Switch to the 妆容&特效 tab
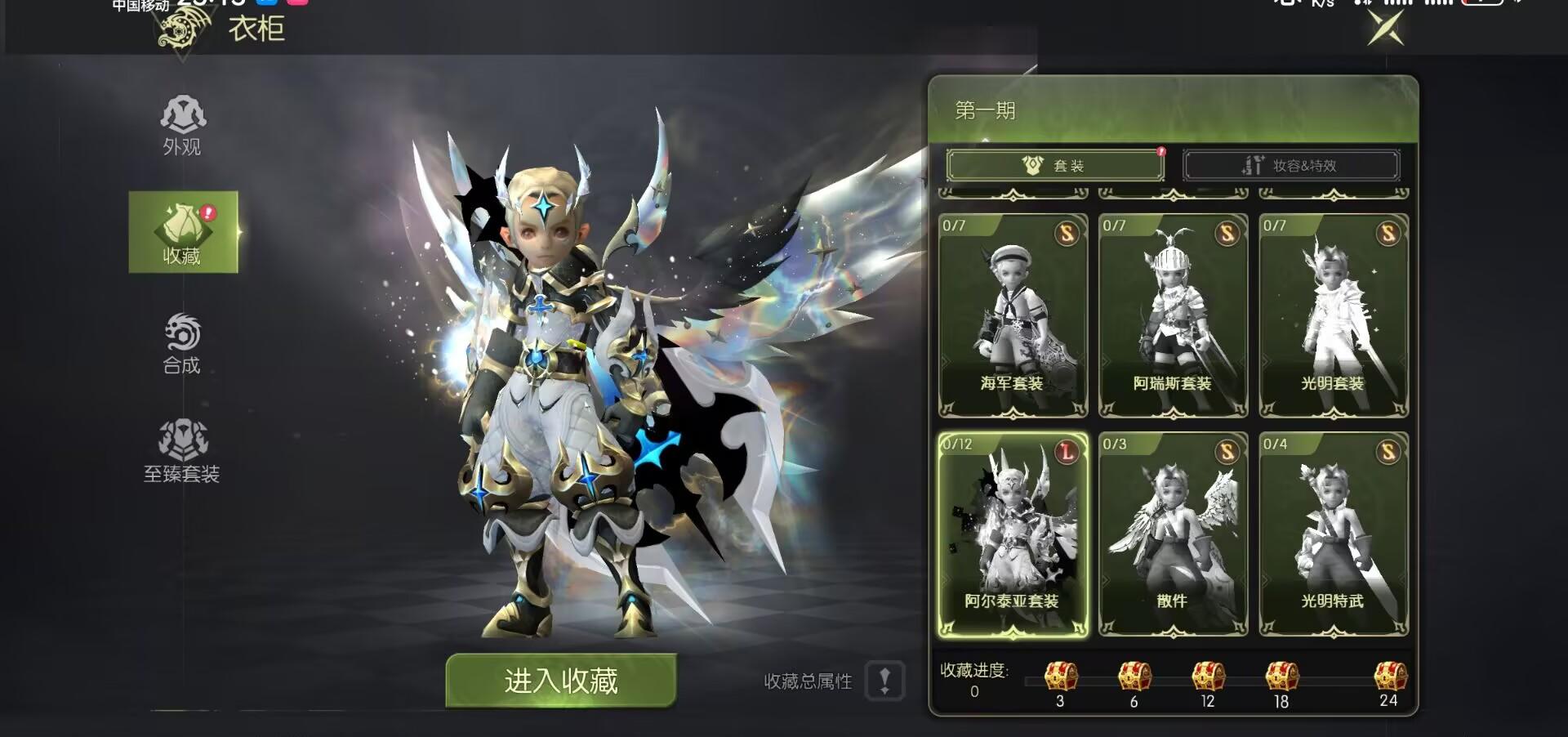This screenshot has width=1568, height=737. (x=1290, y=165)
